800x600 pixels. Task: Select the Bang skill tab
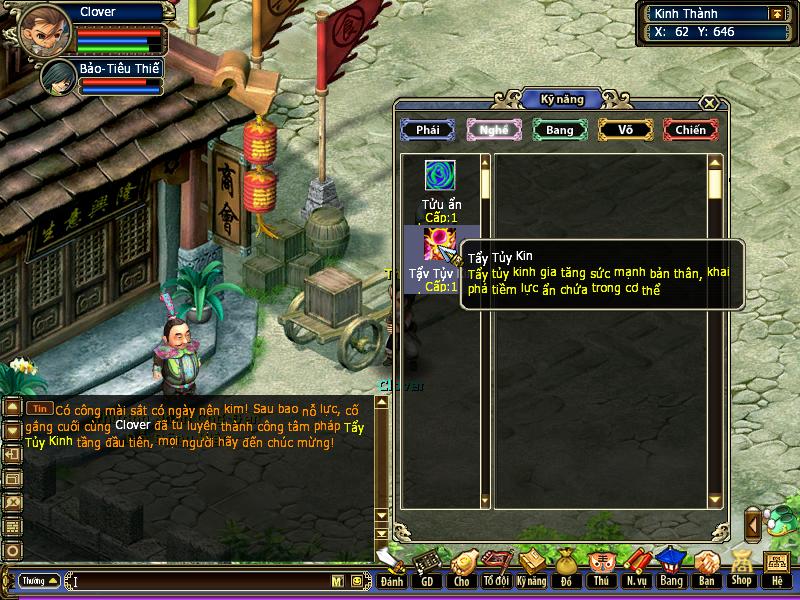[560, 130]
